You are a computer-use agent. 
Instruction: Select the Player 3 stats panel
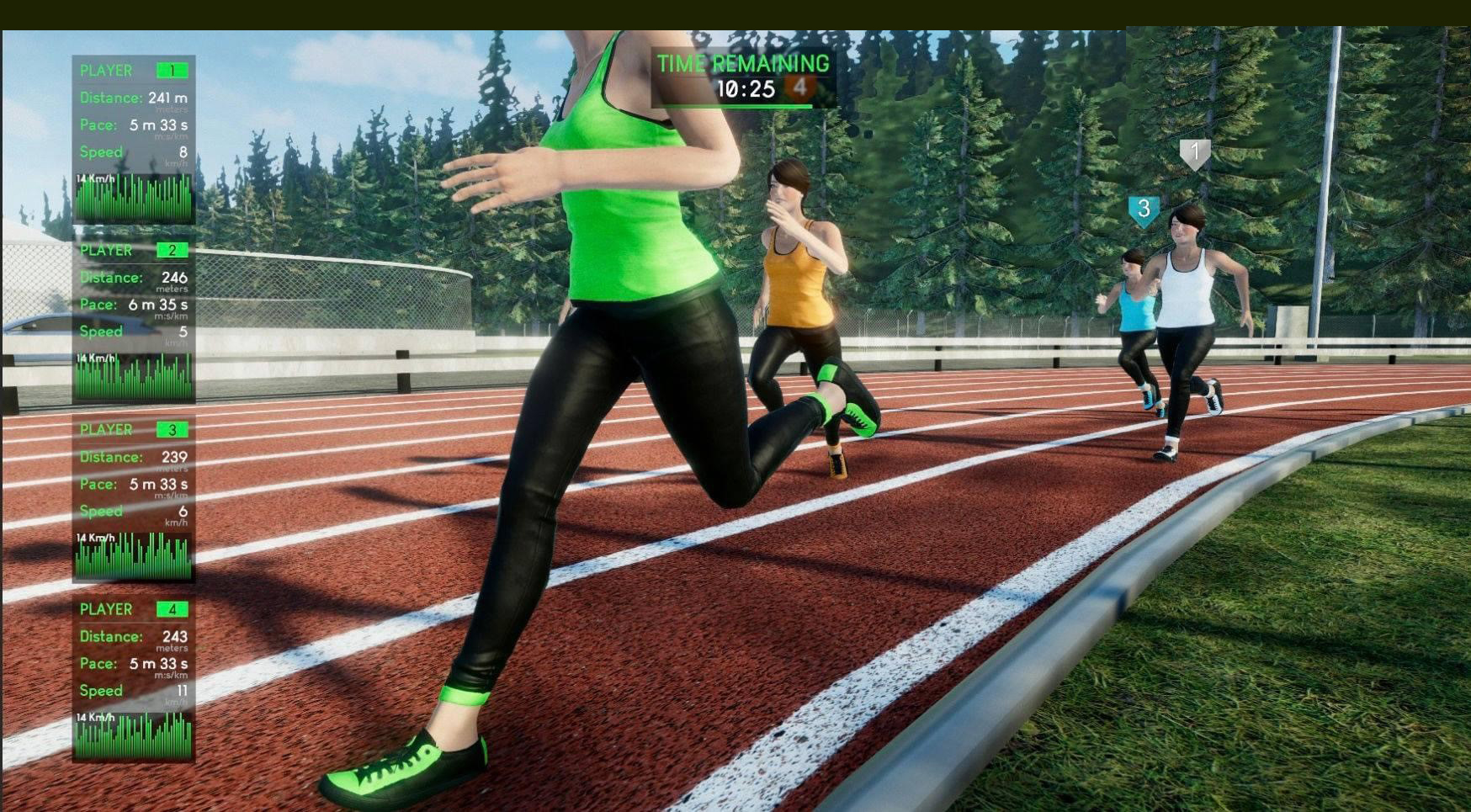pyautogui.click(x=134, y=498)
